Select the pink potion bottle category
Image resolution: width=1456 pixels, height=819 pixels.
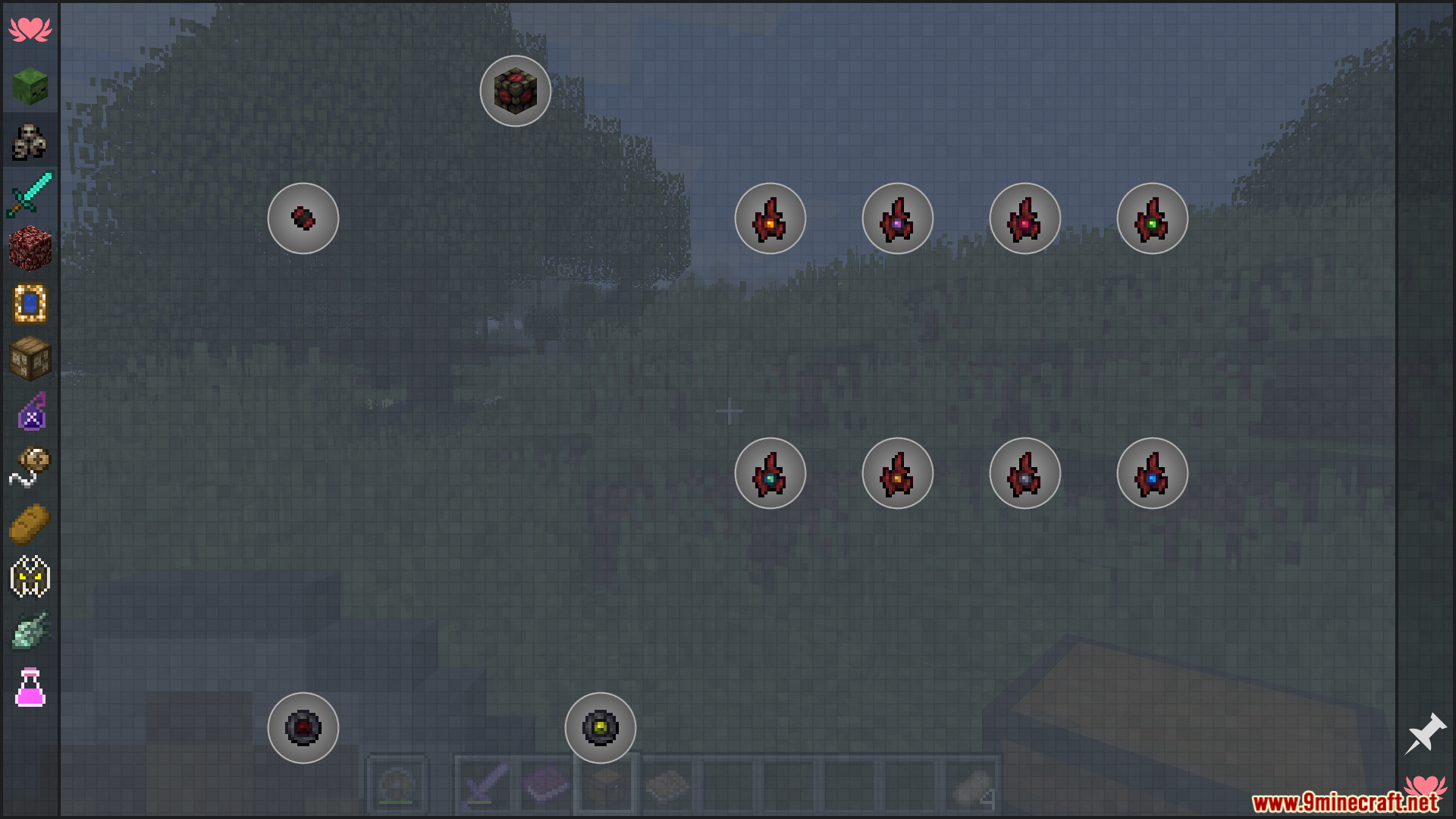click(30, 687)
